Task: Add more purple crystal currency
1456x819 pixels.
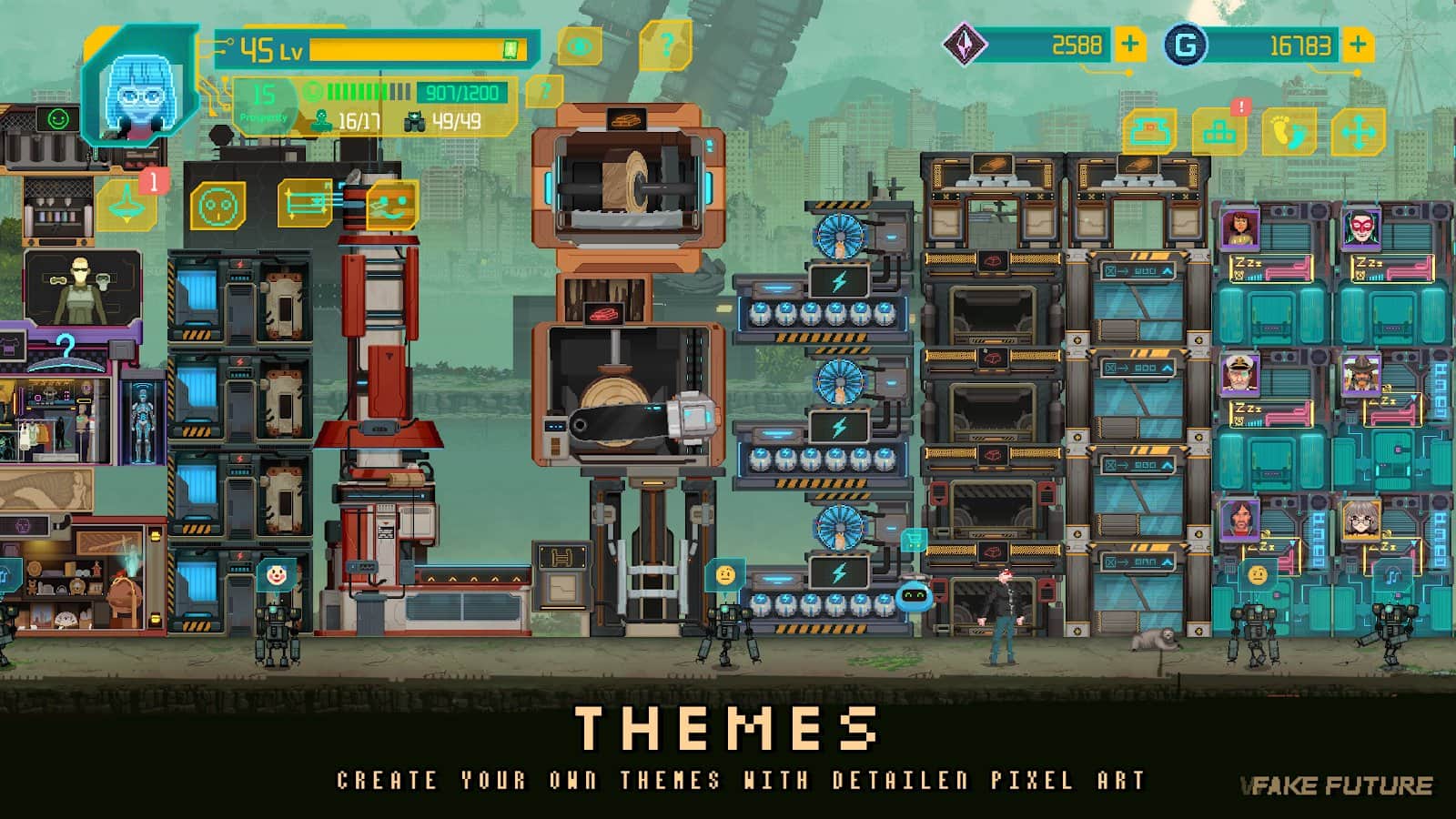Action: tap(1129, 45)
